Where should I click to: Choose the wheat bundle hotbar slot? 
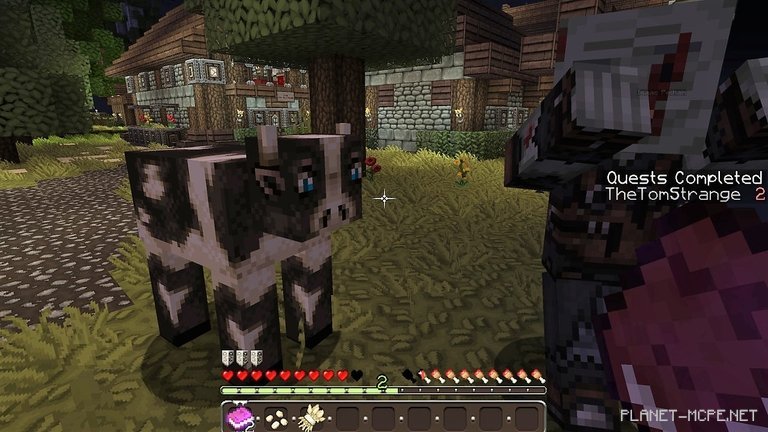312,417
